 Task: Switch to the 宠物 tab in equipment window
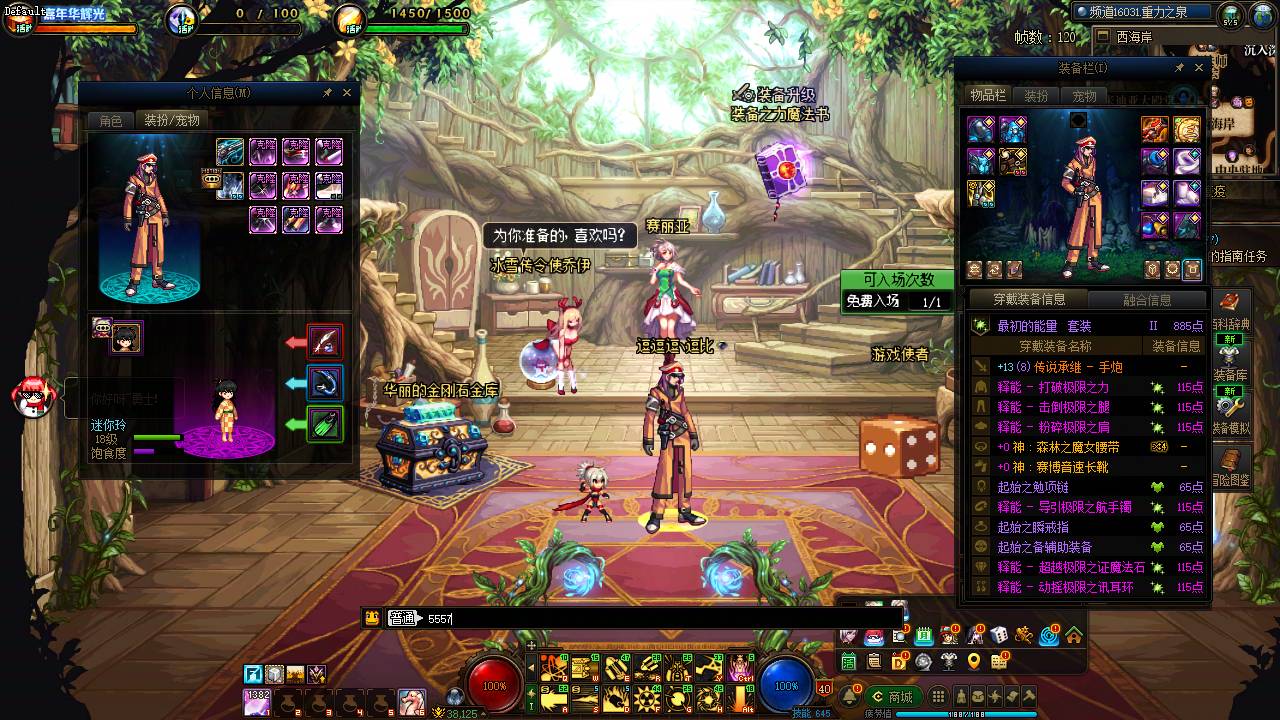1084,96
